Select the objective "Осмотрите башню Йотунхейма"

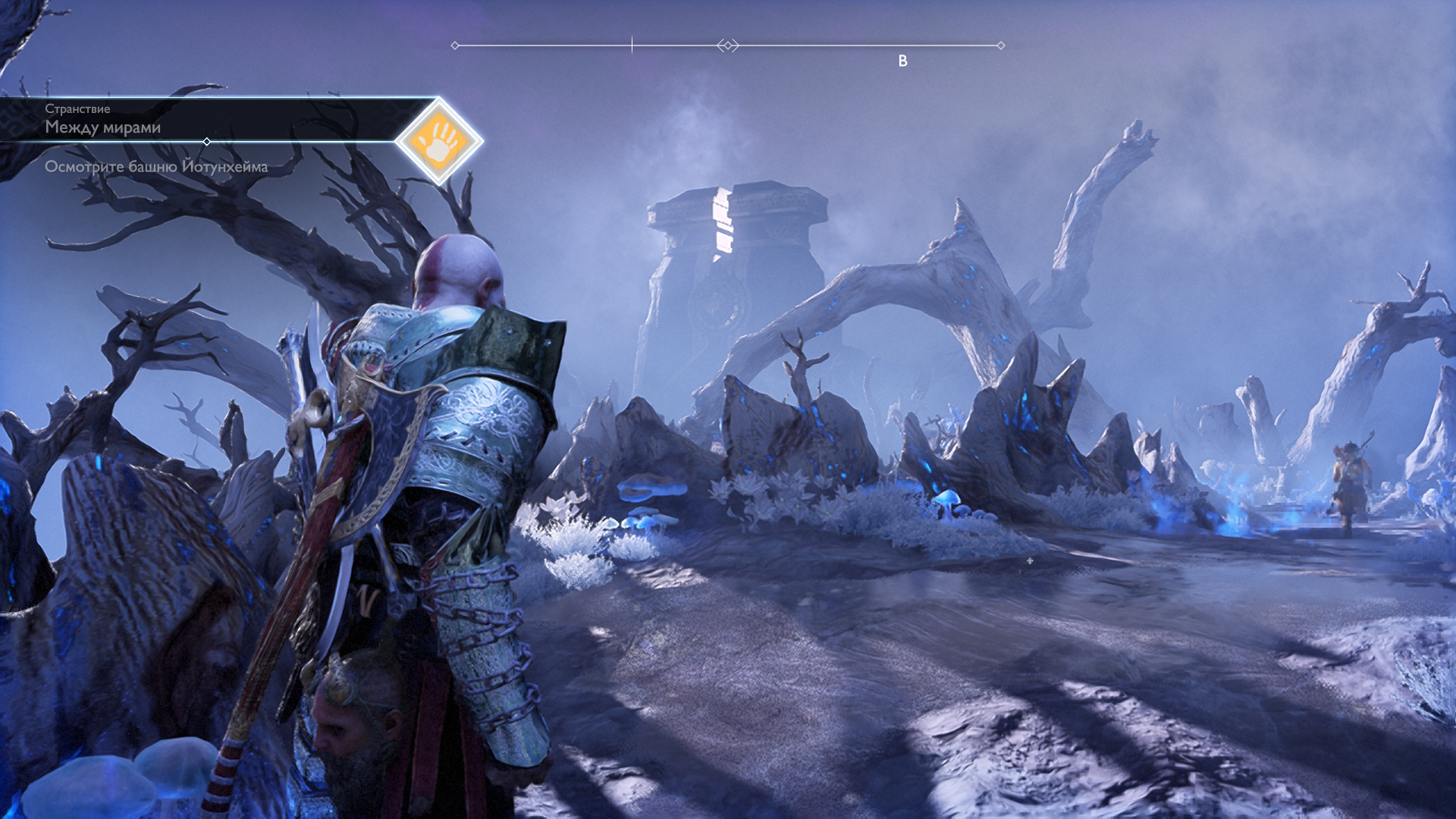(156, 167)
